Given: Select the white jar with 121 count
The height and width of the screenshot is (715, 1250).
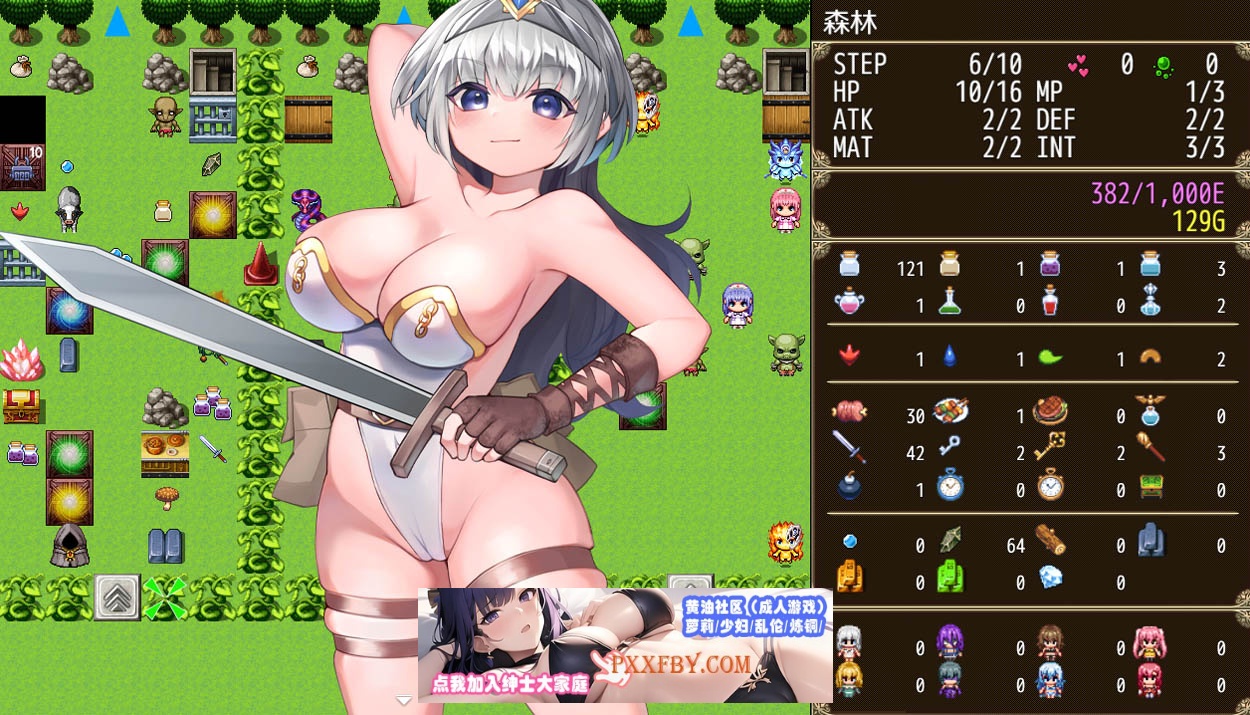Looking at the screenshot, I should pyautogui.click(x=849, y=265).
